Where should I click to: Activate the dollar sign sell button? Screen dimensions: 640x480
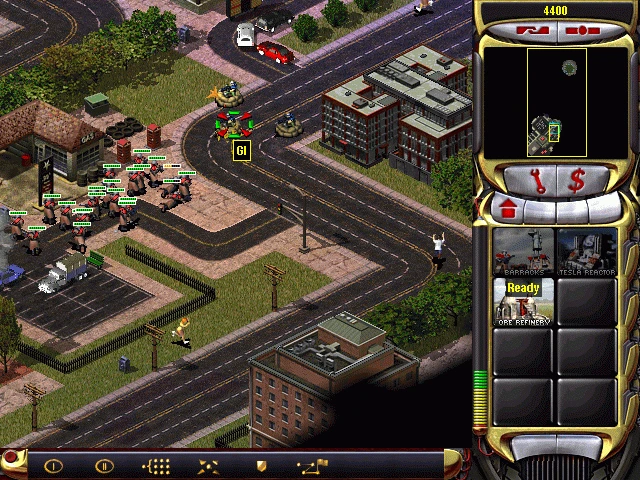[578, 182]
